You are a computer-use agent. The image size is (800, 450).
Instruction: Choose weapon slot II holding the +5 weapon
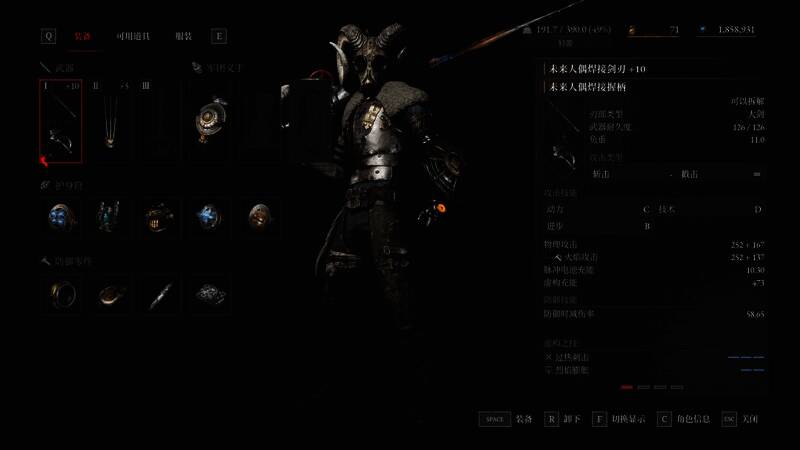tap(109, 121)
